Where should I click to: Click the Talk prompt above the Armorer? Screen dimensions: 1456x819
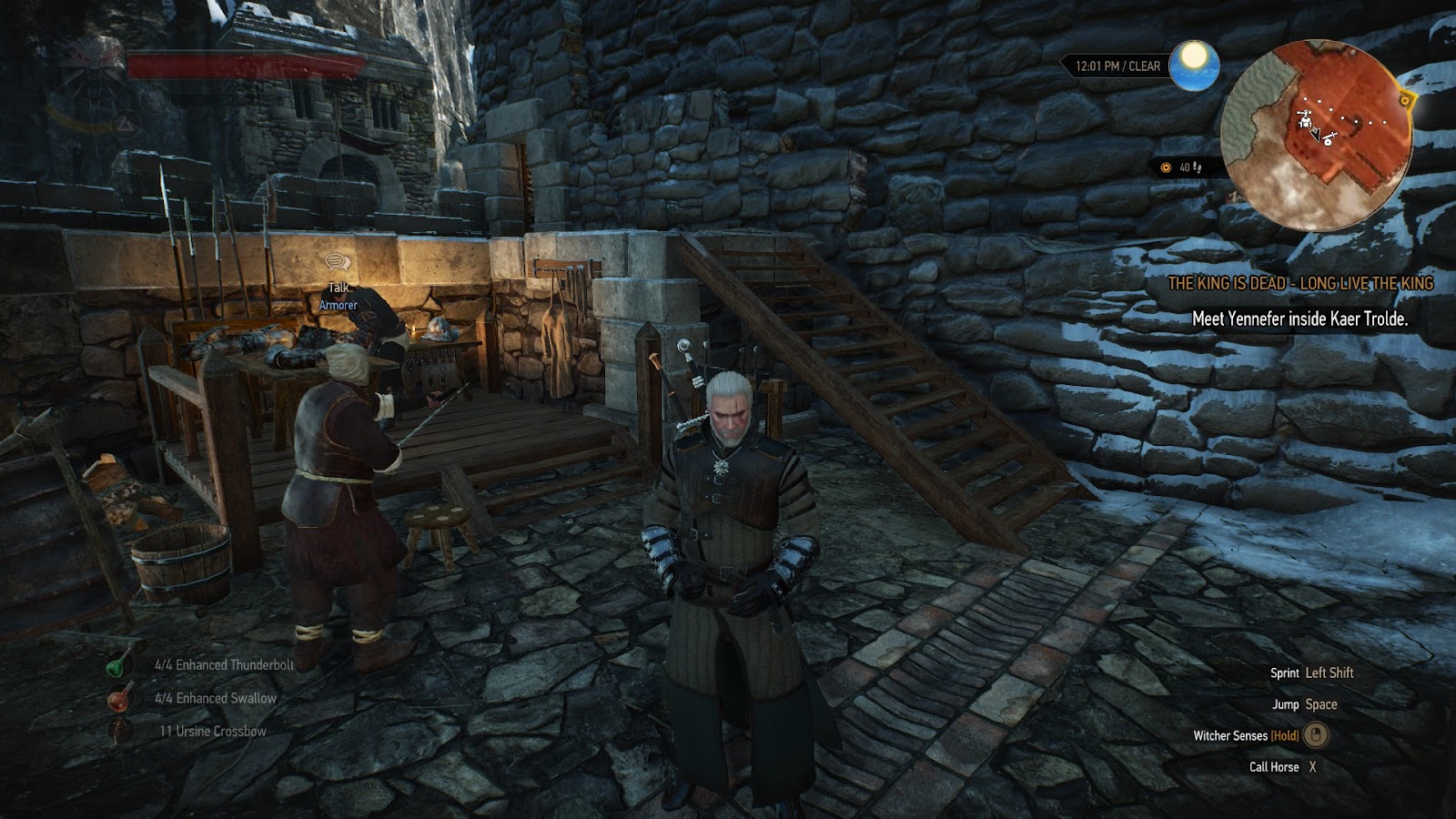point(339,273)
